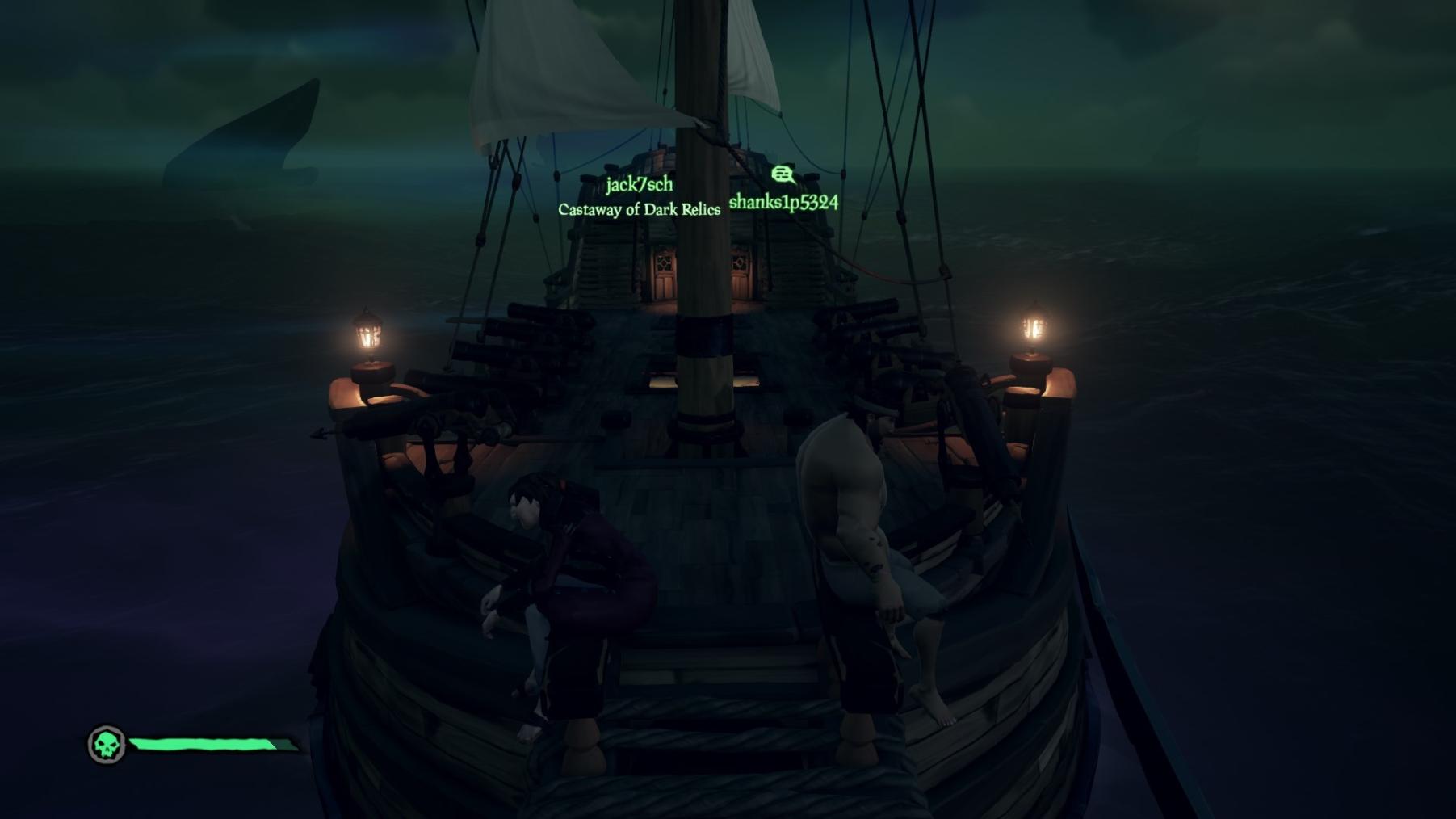Click the speech bubble icon above shanks1p5324
This screenshot has height=819, width=1456.
pos(782,174)
